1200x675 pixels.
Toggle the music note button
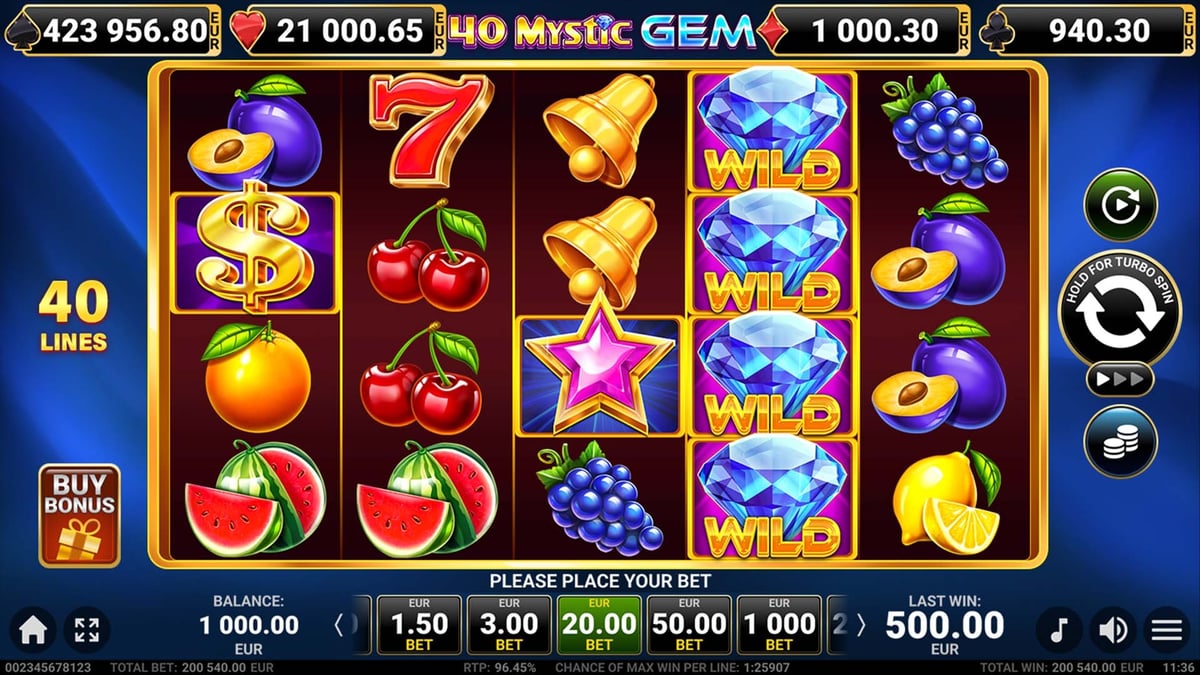point(1059,630)
